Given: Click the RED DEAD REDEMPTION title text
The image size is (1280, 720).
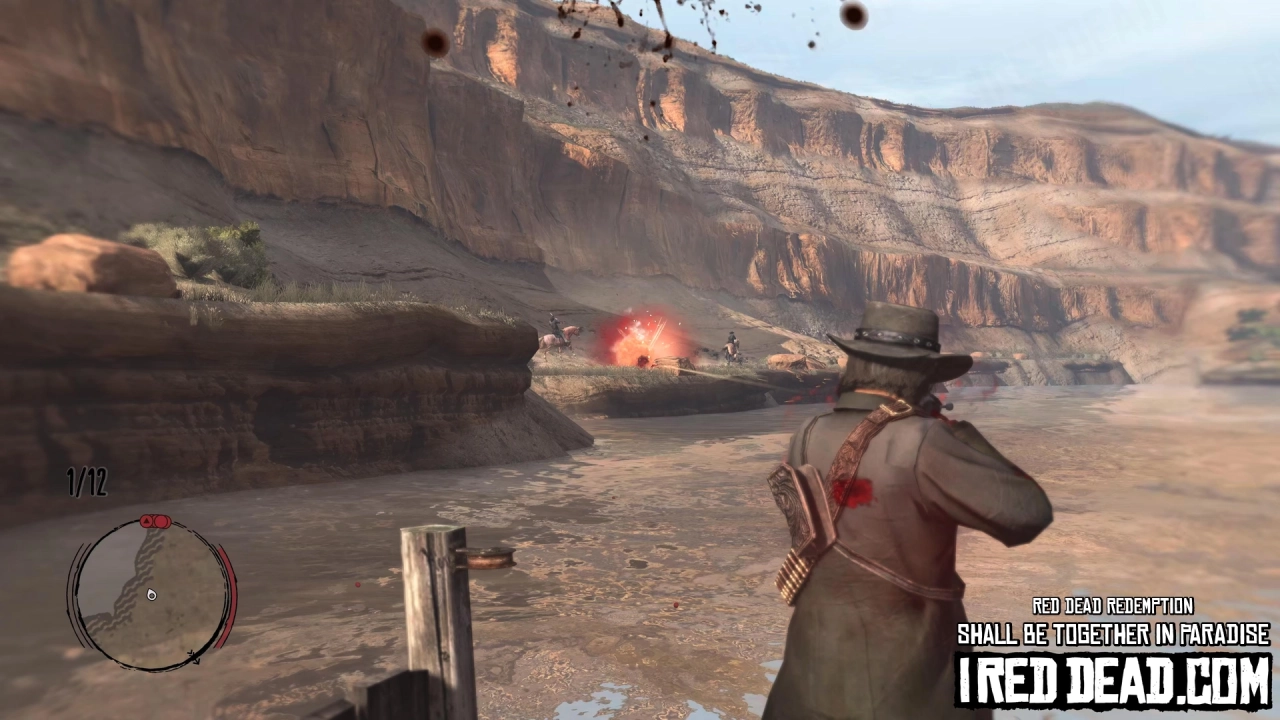Looking at the screenshot, I should click(1112, 606).
